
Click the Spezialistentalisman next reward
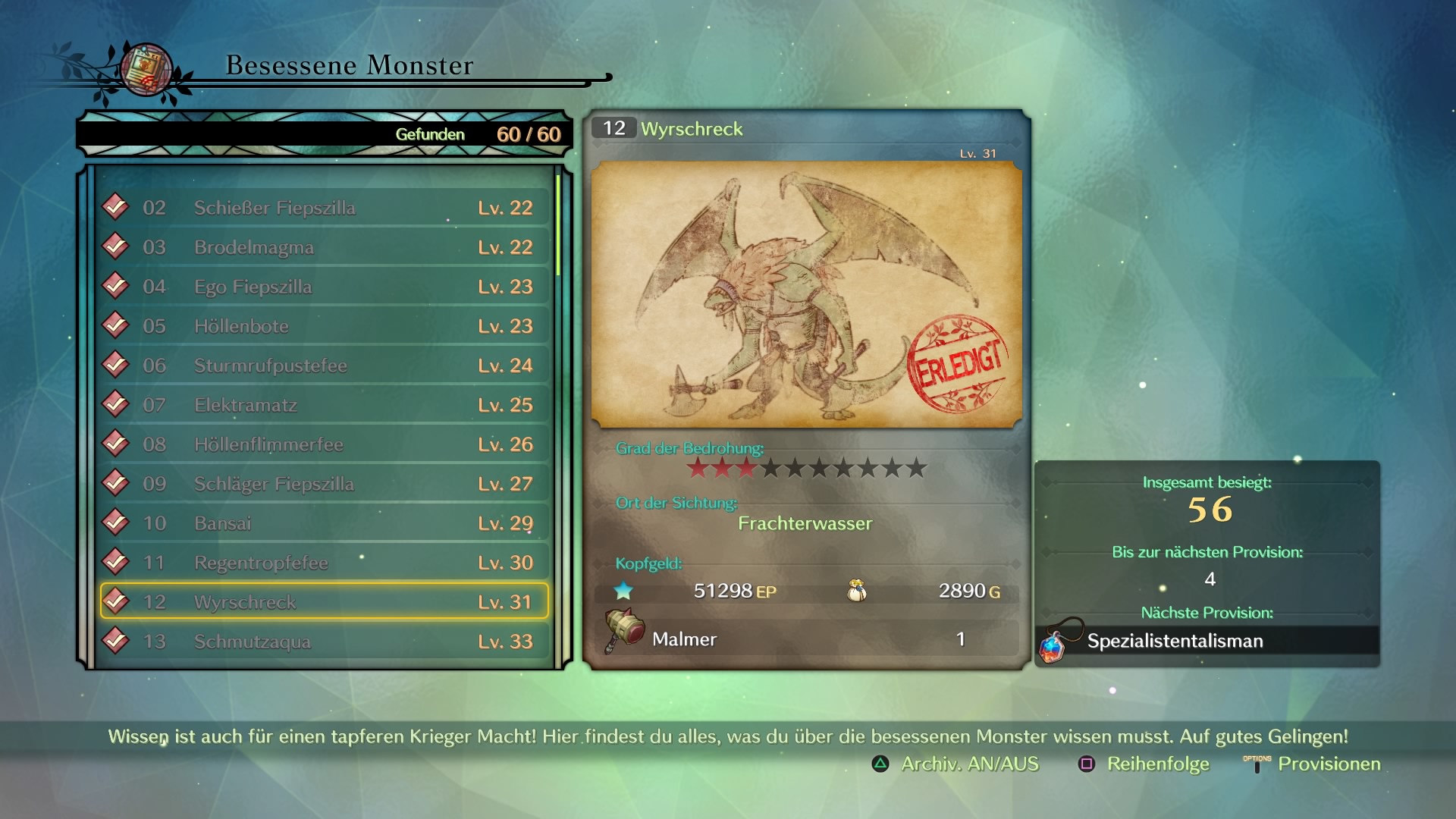point(1207,641)
